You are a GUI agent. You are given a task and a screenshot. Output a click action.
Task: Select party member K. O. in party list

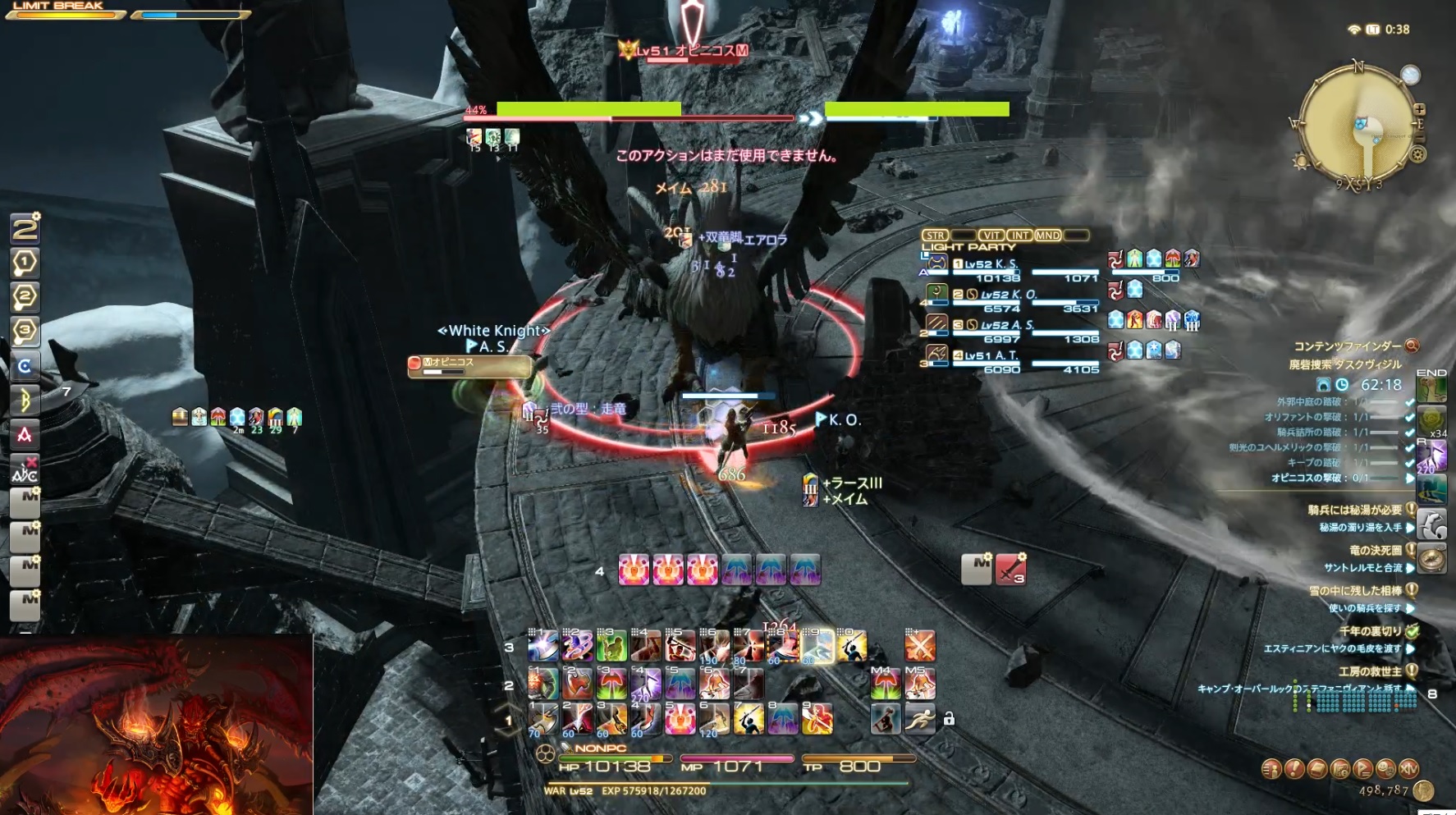[1009, 295]
